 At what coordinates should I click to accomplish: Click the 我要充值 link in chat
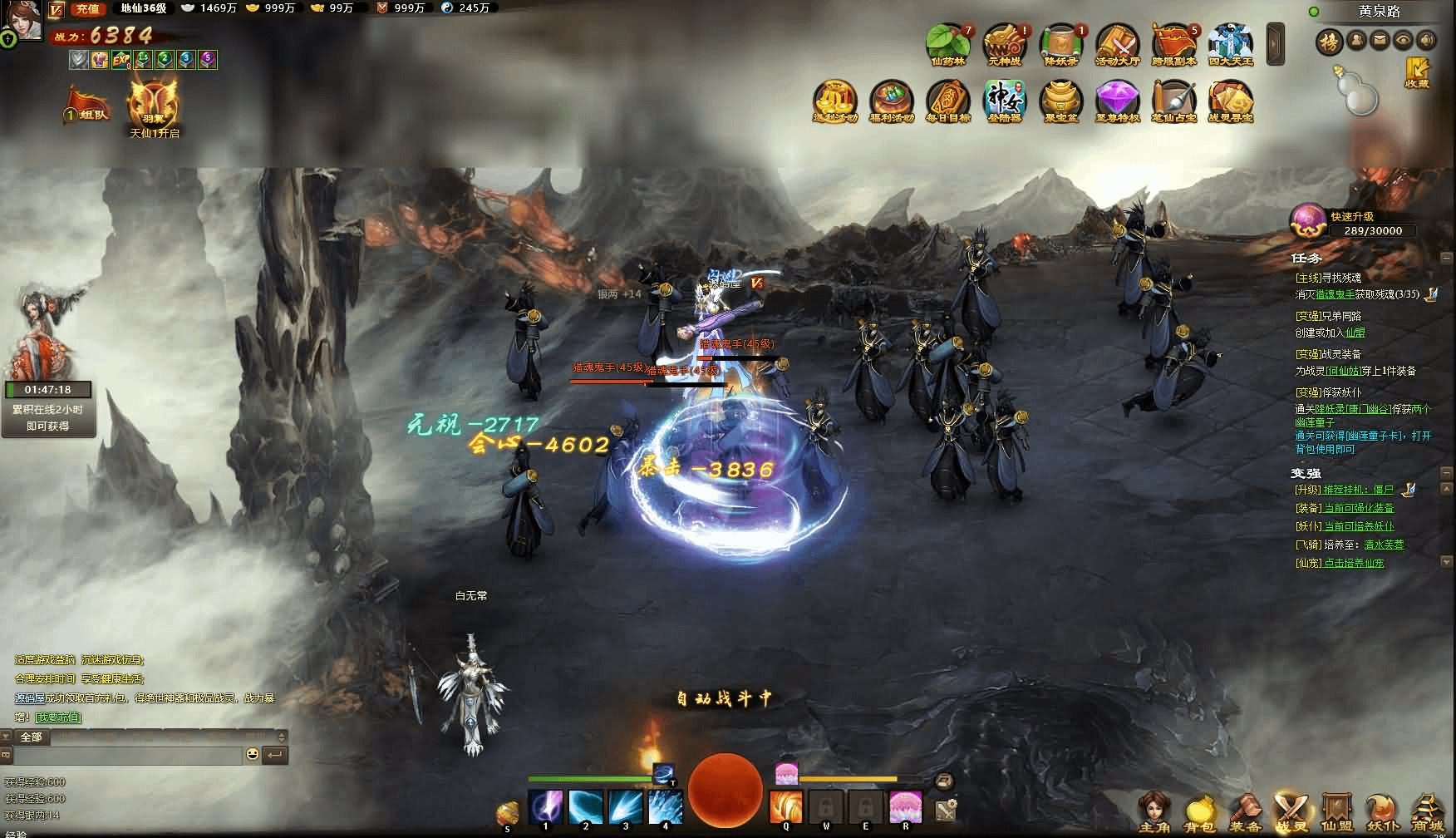tap(58, 717)
